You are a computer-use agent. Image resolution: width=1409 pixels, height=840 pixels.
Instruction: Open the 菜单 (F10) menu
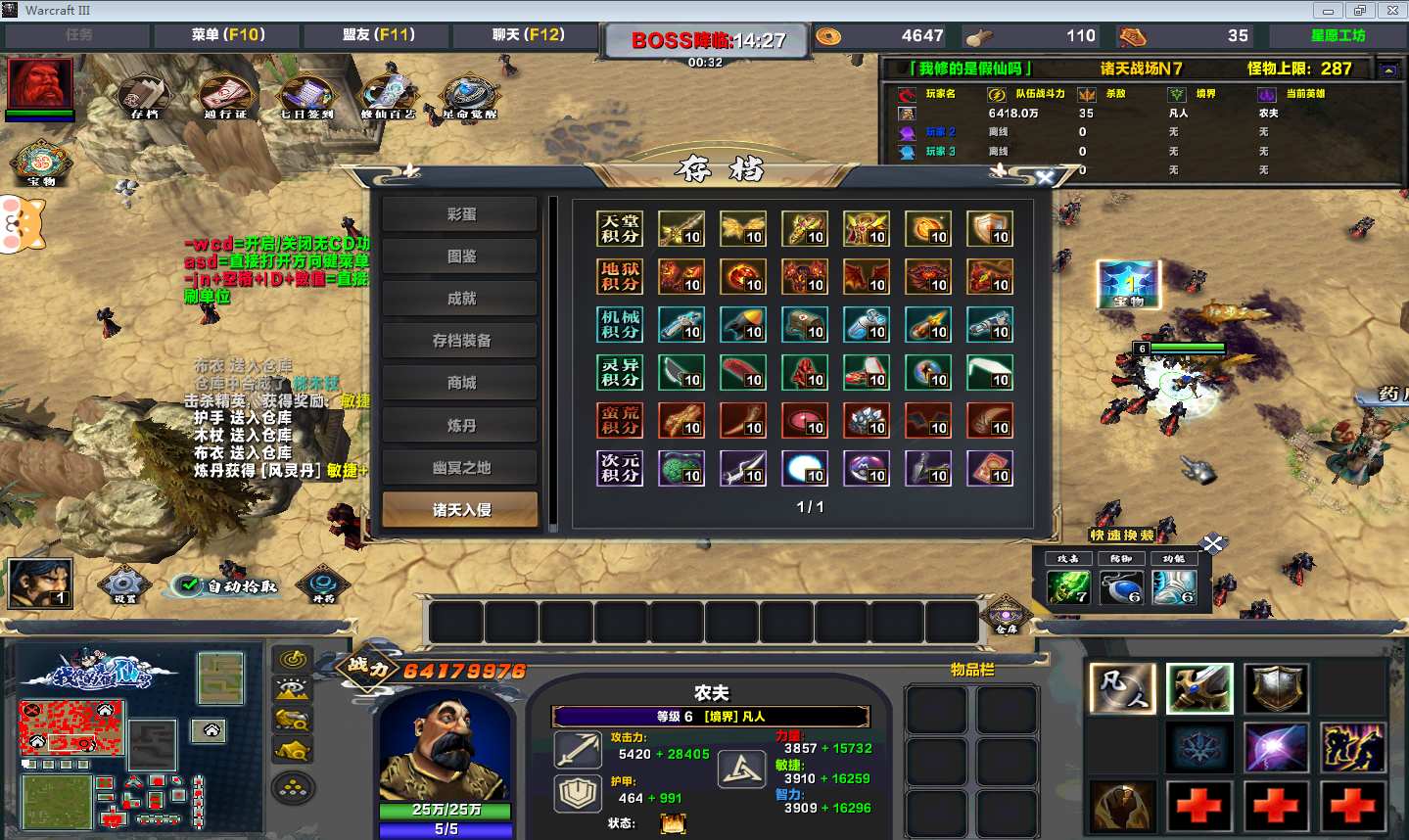[x=228, y=35]
